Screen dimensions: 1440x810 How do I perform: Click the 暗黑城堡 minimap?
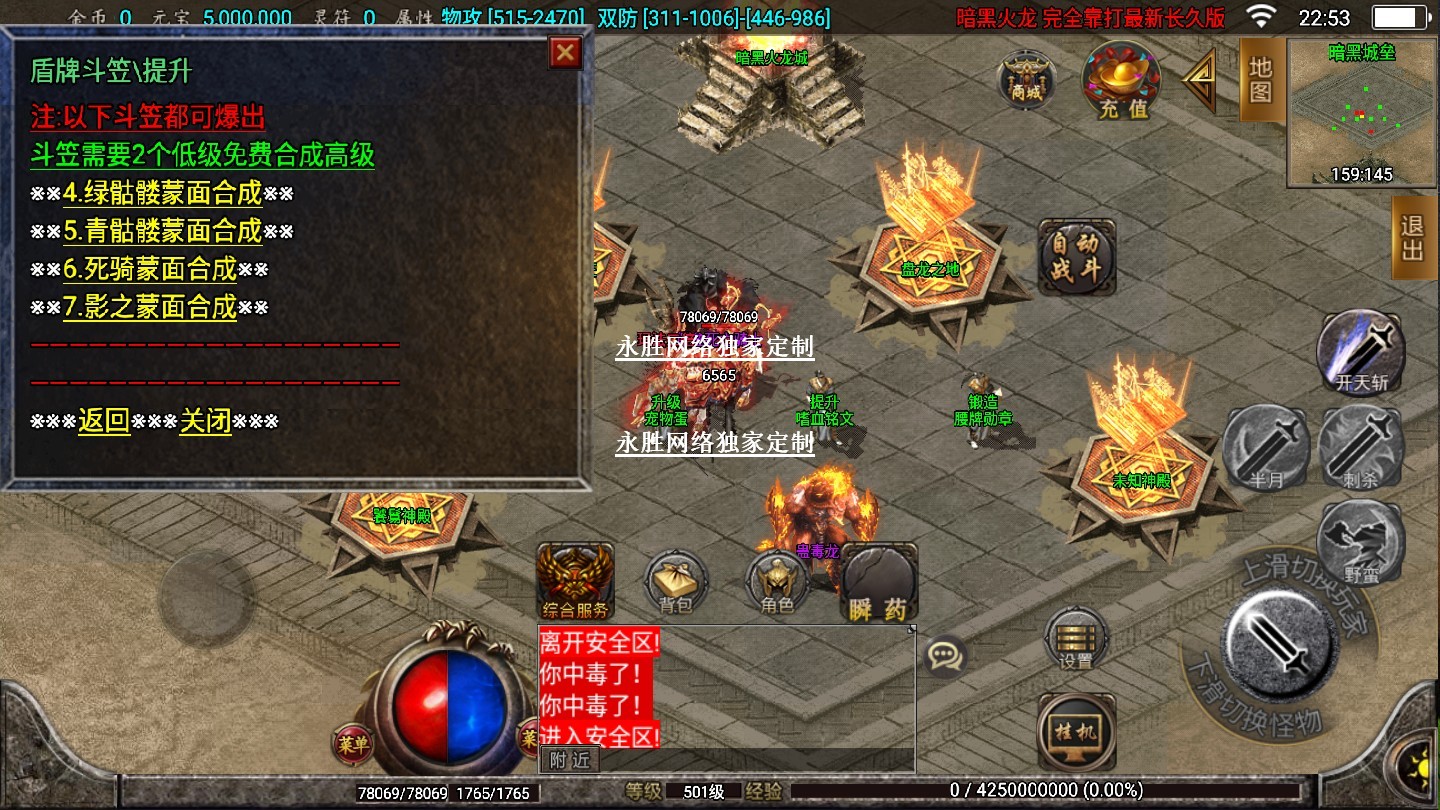pos(1361,113)
